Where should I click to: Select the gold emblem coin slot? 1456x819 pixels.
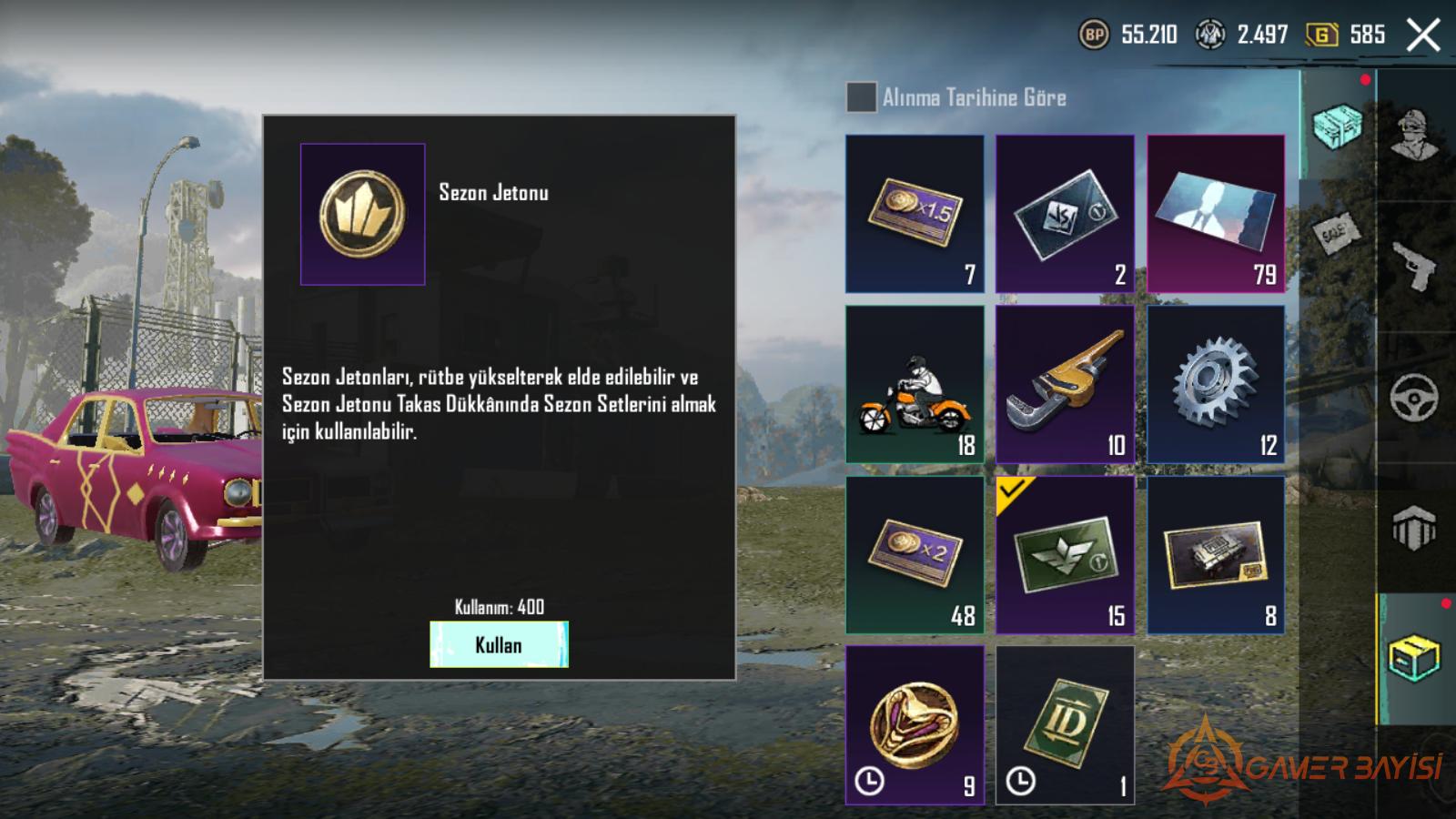(x=915, y=725)
